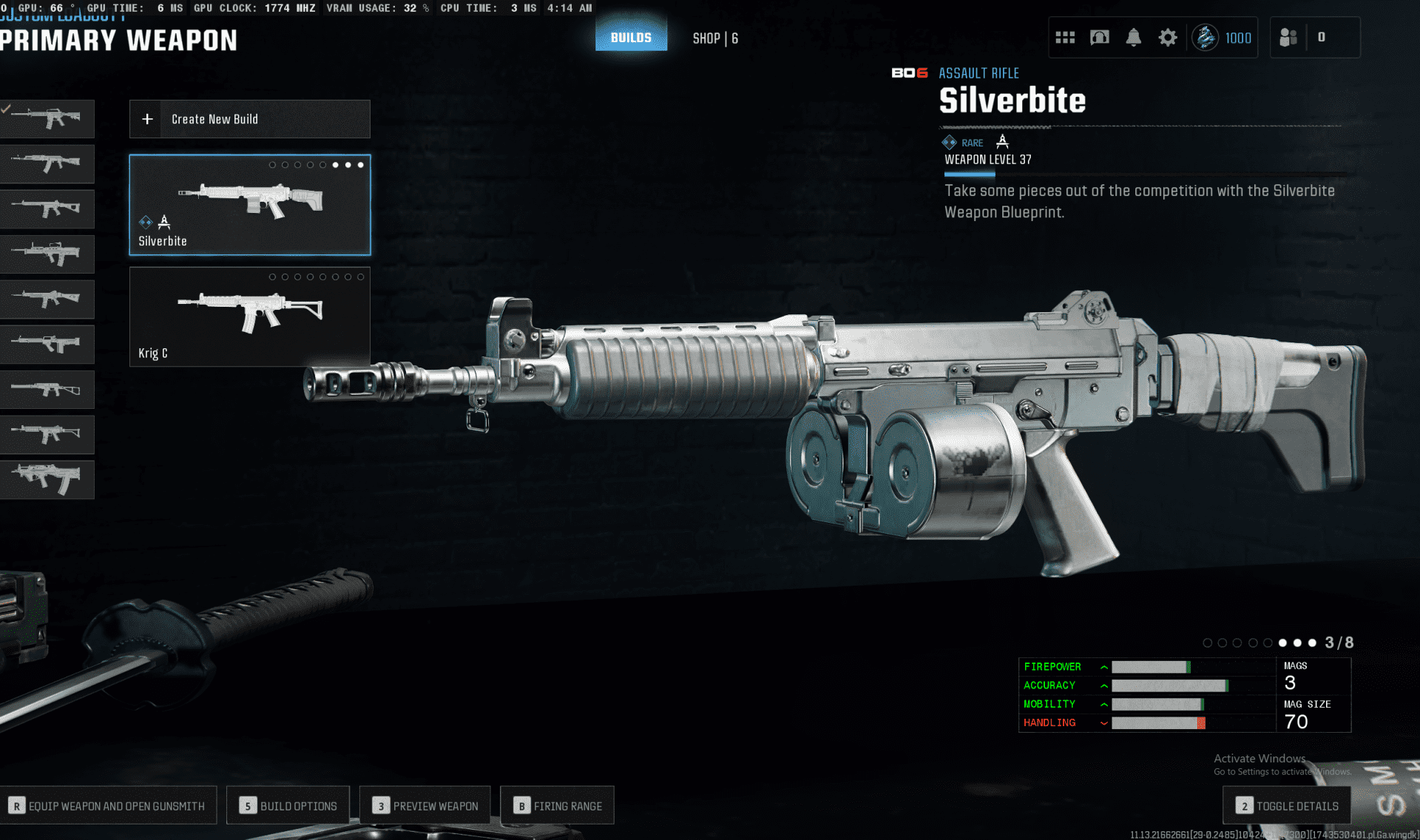The height and width of the screenshot is (840, 1420).
Task: Enter the Firing Range
Action: pos(558,805)
